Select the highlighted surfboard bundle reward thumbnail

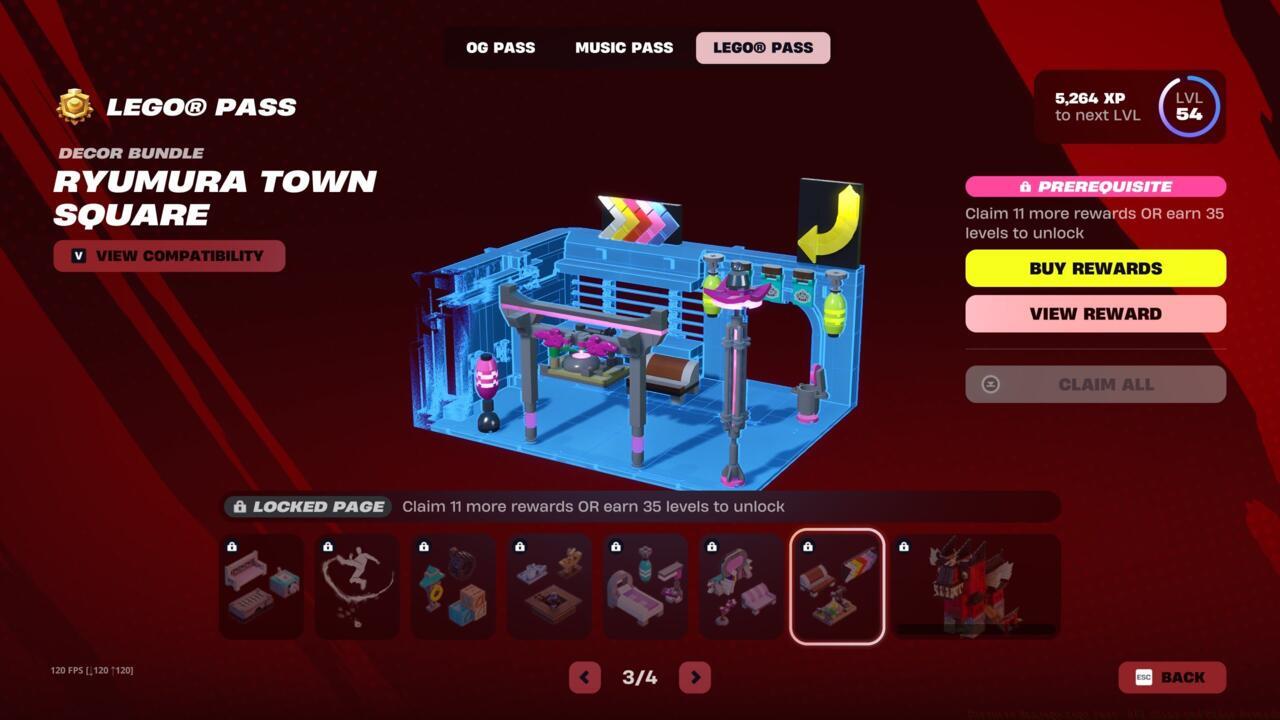837,586
